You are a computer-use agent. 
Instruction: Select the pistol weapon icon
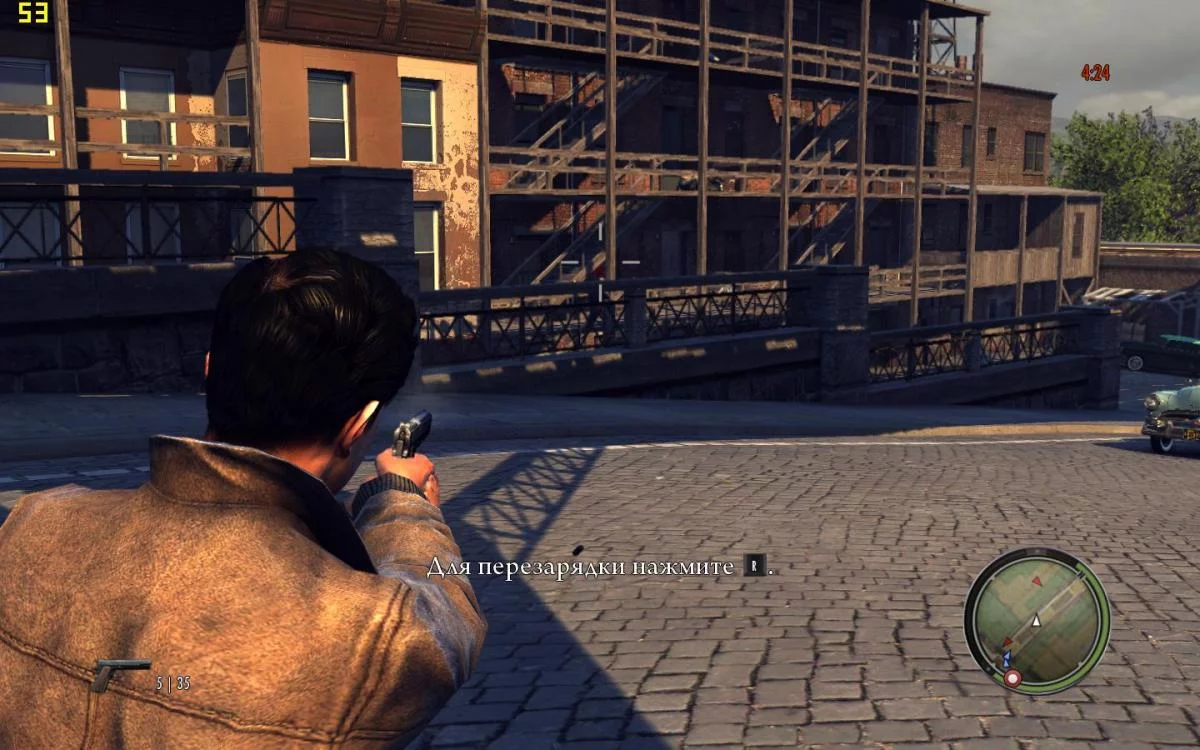coord(118,673)
